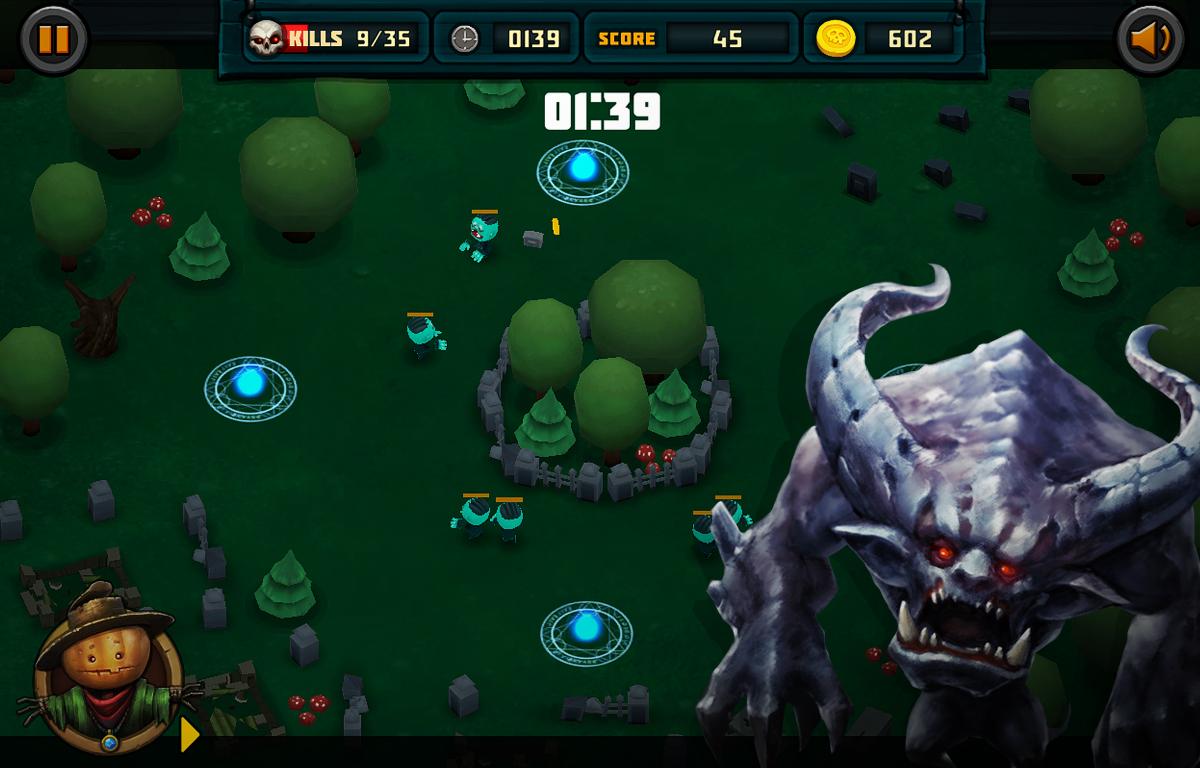Toggle the sound speaker button
The image size is (1200, 768).
click(x=1149, y=40)
